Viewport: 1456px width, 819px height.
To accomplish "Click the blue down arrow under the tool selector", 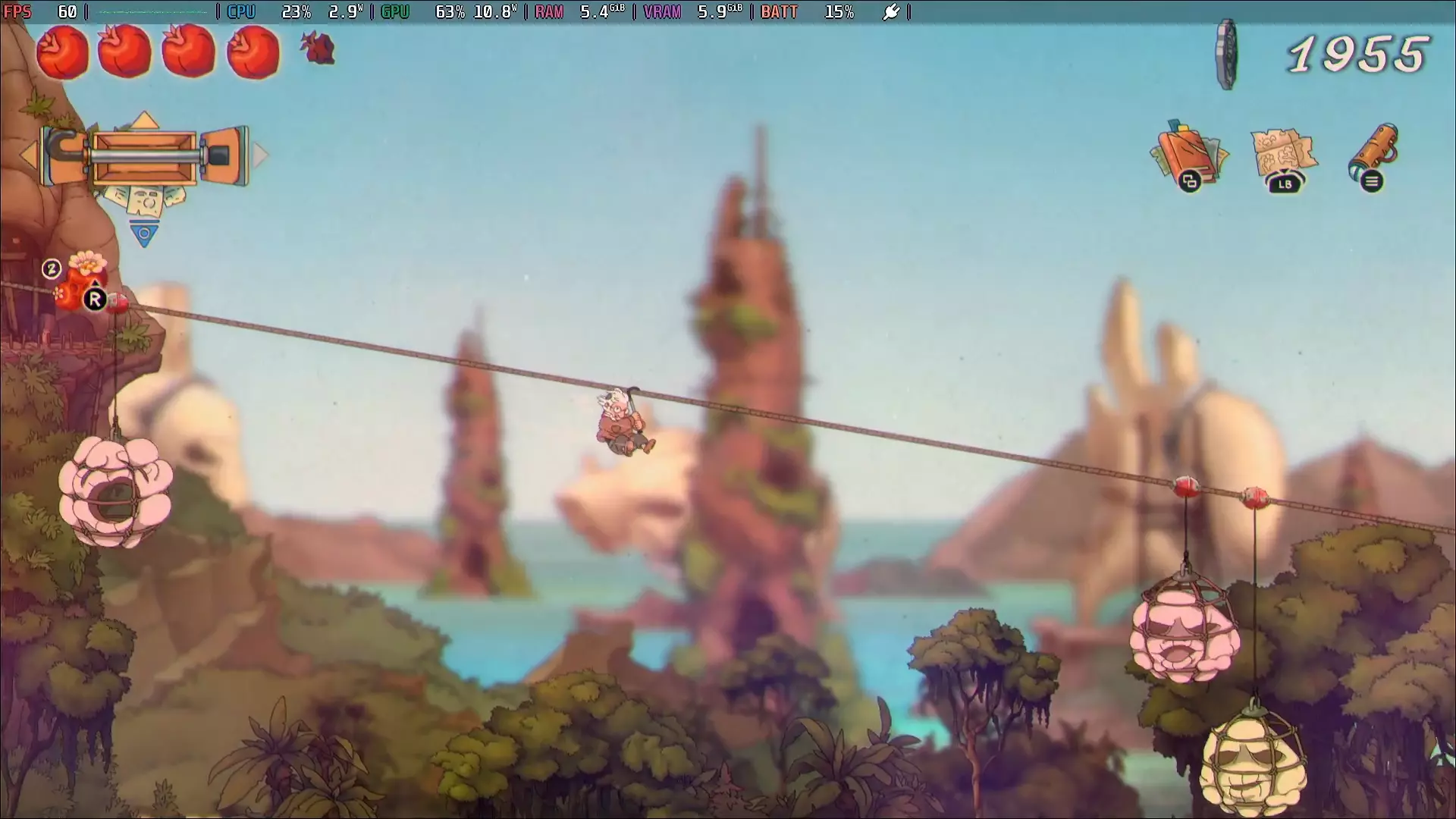I will click(144, 234).
